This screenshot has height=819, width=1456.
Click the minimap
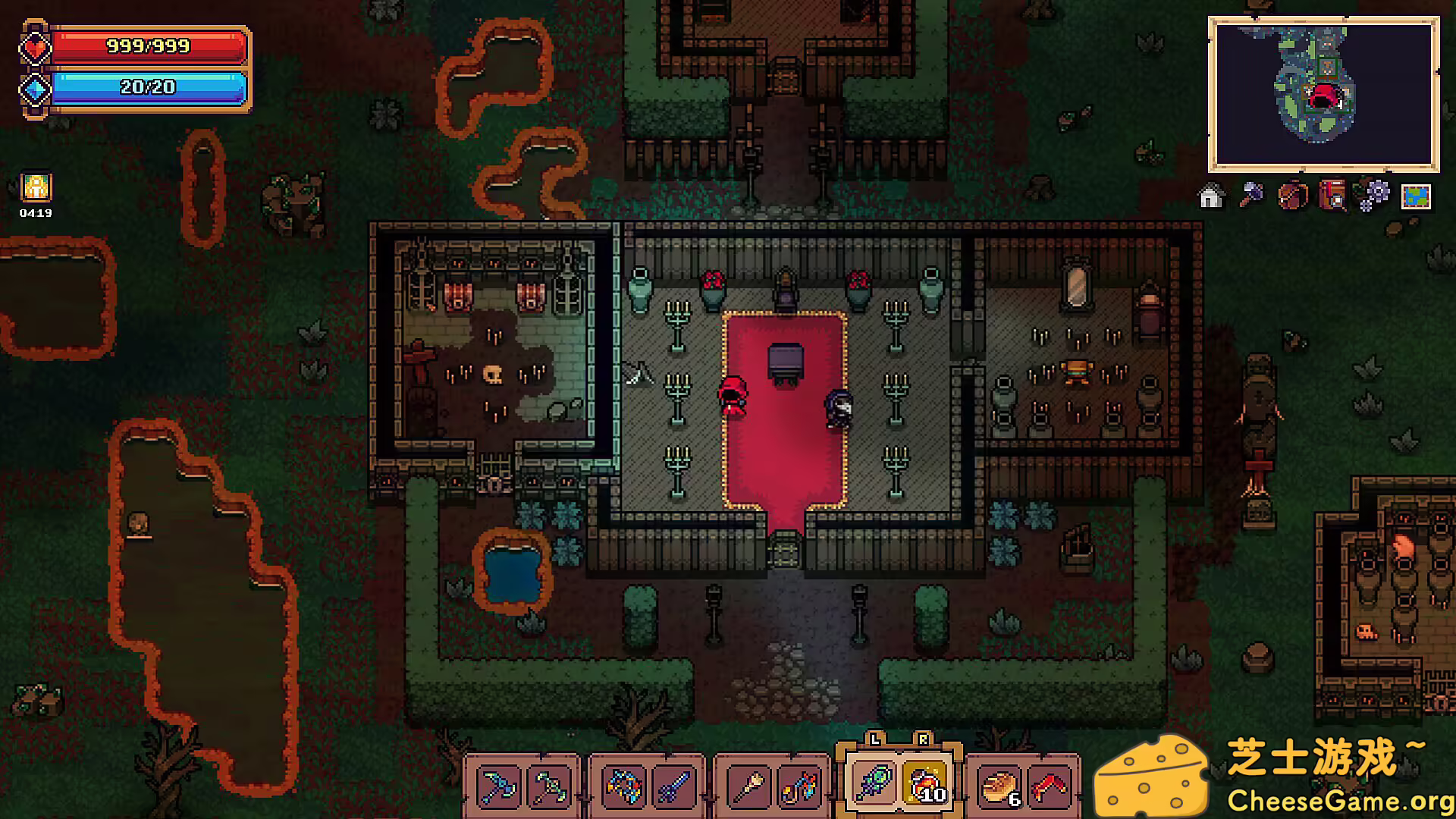point(1323,94)
